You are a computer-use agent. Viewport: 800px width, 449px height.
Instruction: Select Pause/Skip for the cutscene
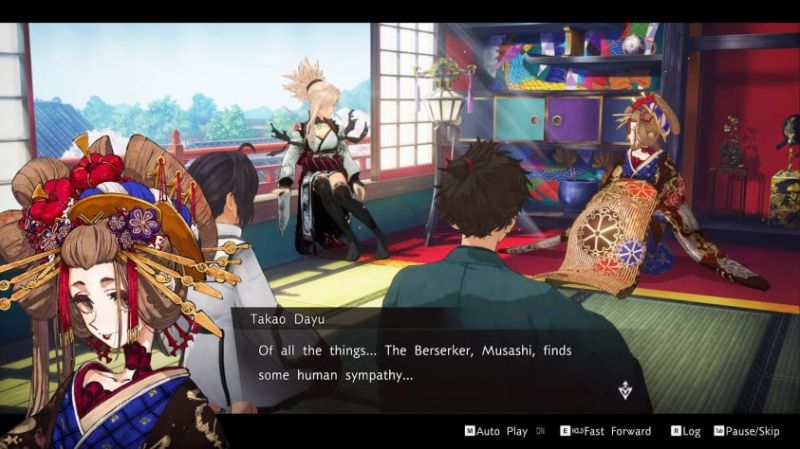749,431
